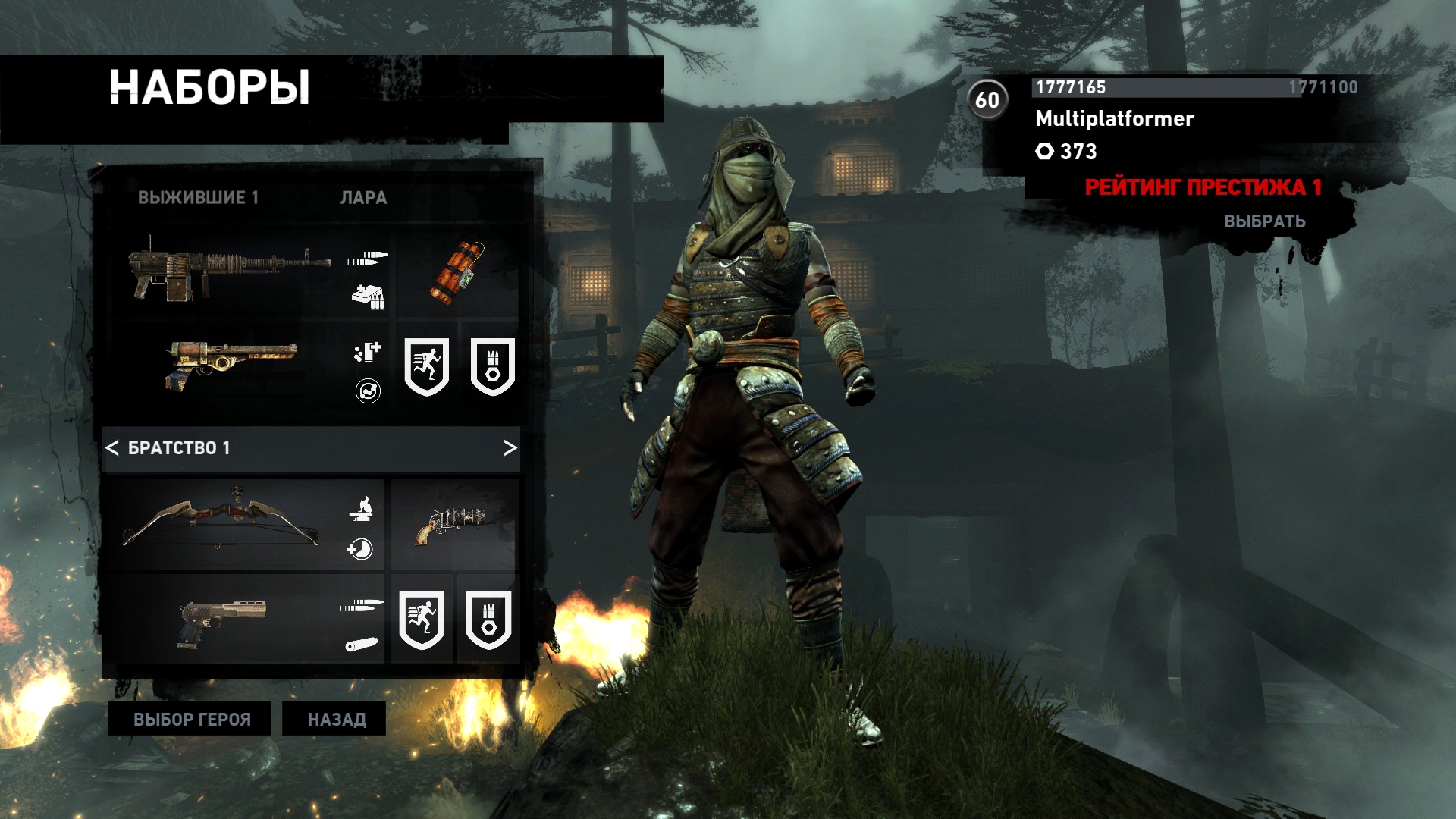Choose the ВЫБРАТЬ prestige option

pyautogui.click(x=1264, y=221)
